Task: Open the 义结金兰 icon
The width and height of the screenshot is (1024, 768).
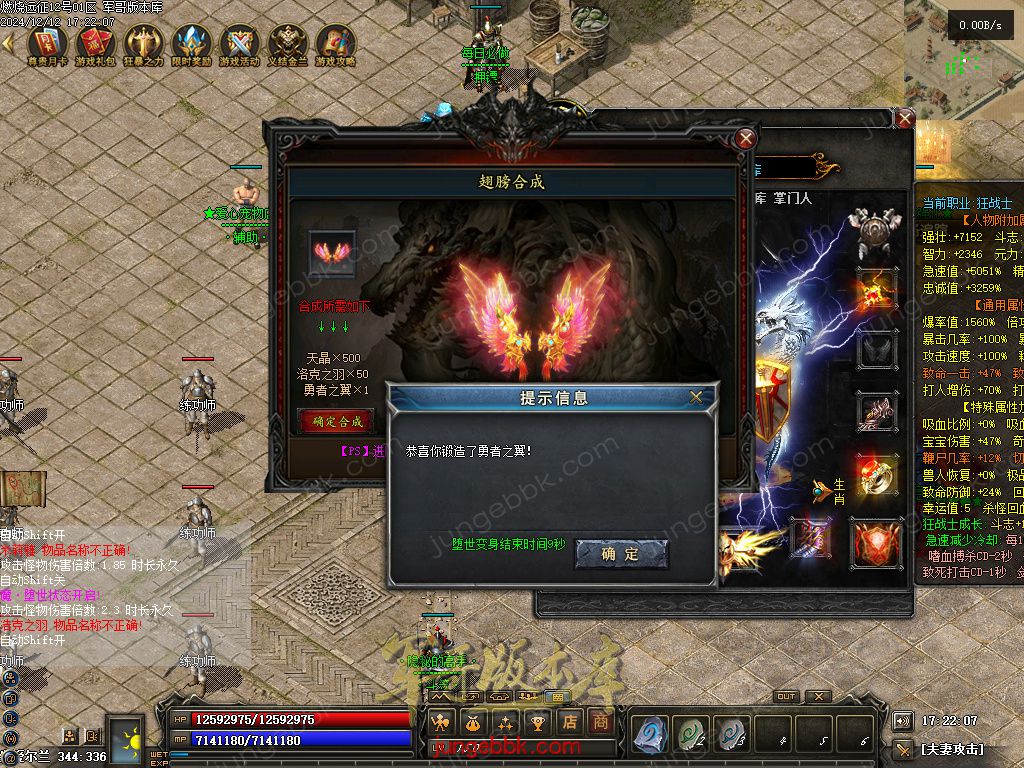Action: coord(287,44)
